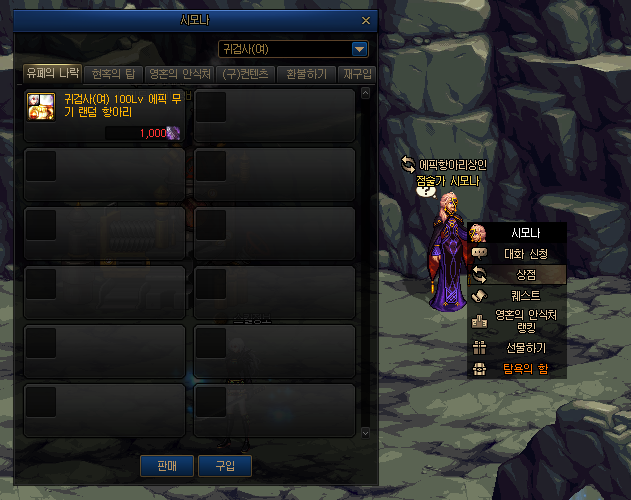Close the 시모나 shop window

click(x=365, y=20)
